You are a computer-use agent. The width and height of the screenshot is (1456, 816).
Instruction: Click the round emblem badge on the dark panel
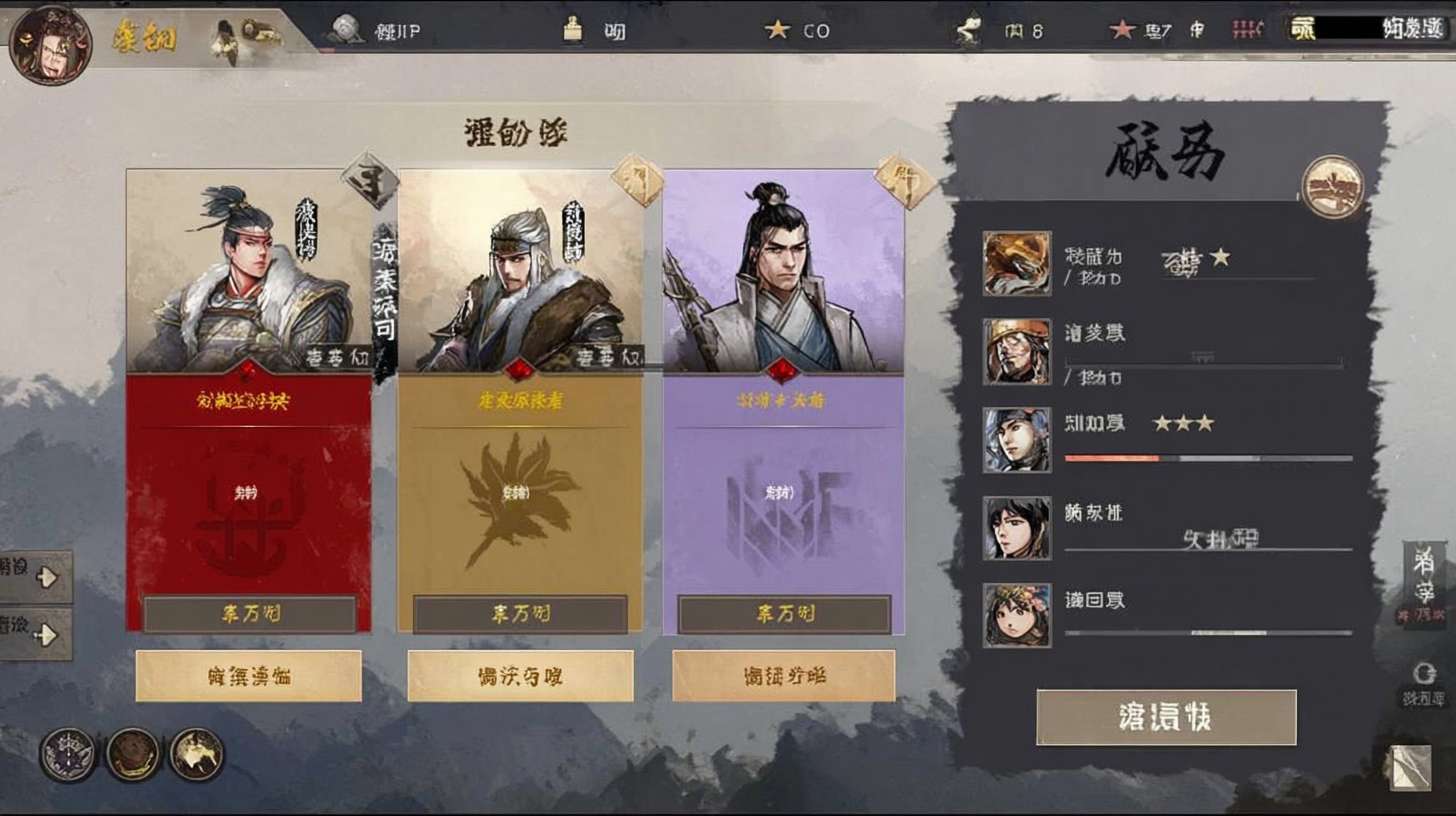(1332, 187)
